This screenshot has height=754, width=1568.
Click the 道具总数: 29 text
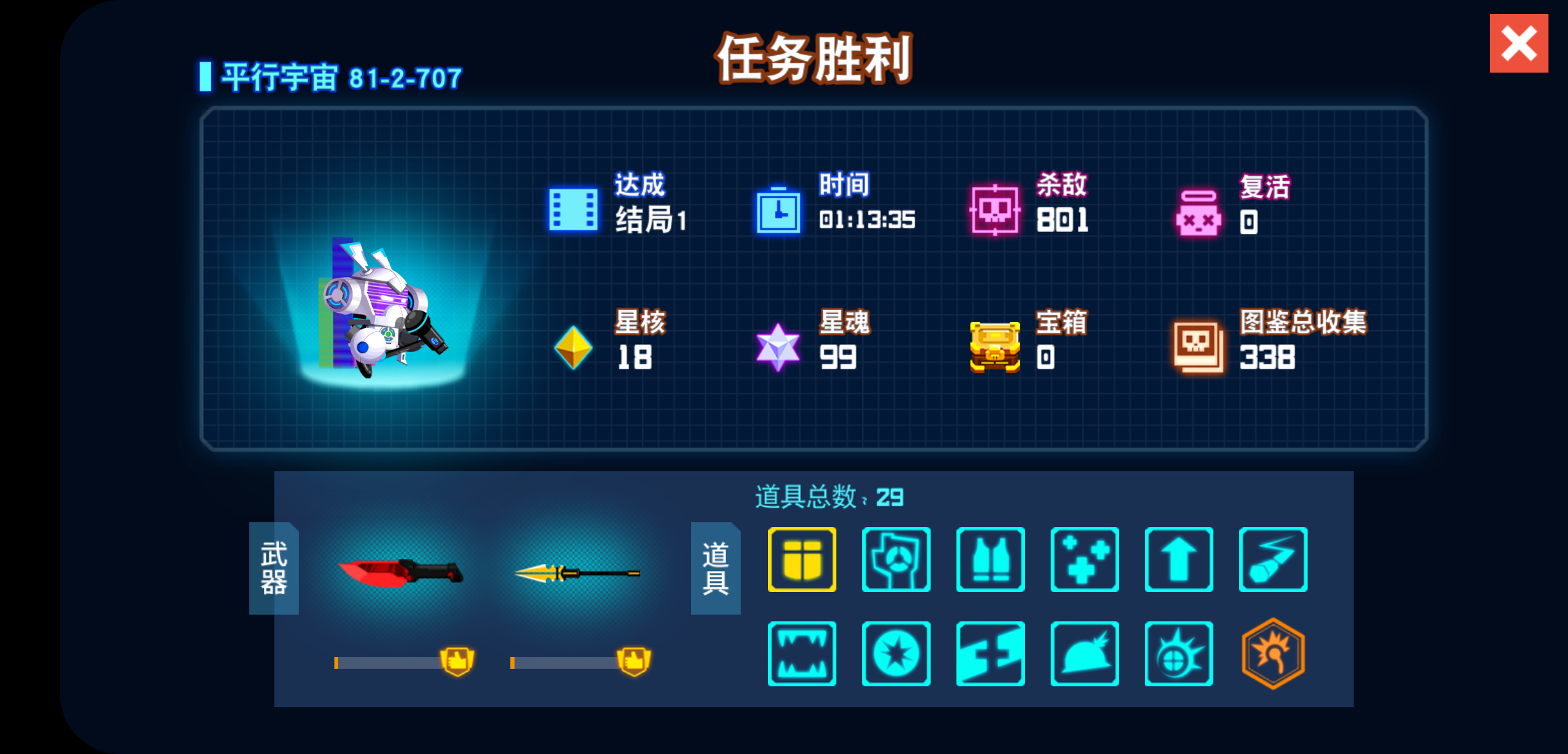tap(828, 498)
